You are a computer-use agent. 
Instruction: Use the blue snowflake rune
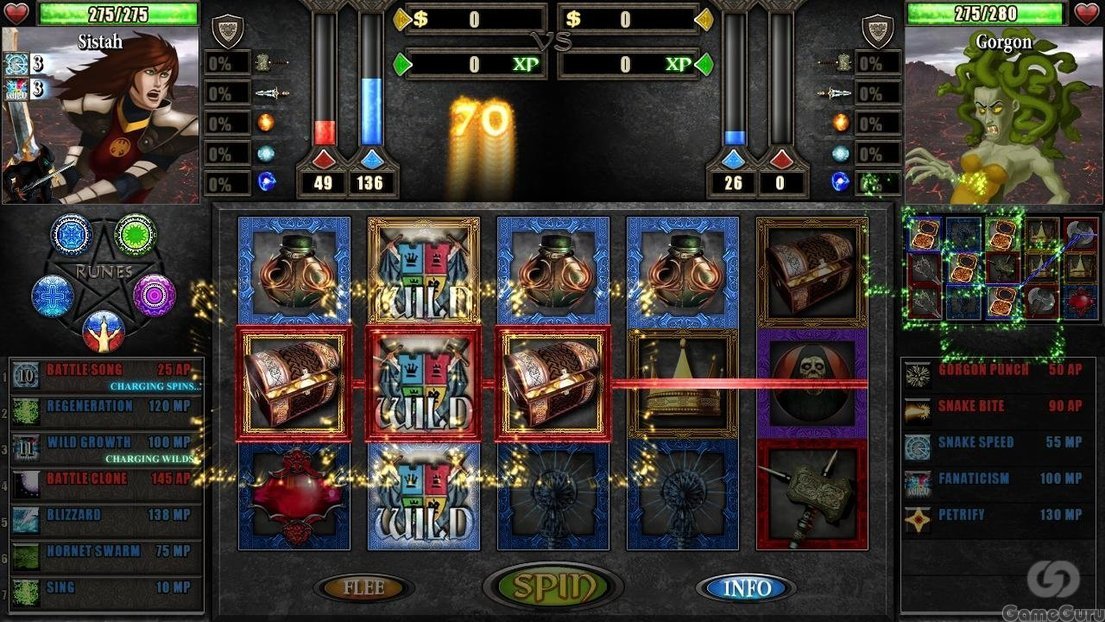coord(72,236)
